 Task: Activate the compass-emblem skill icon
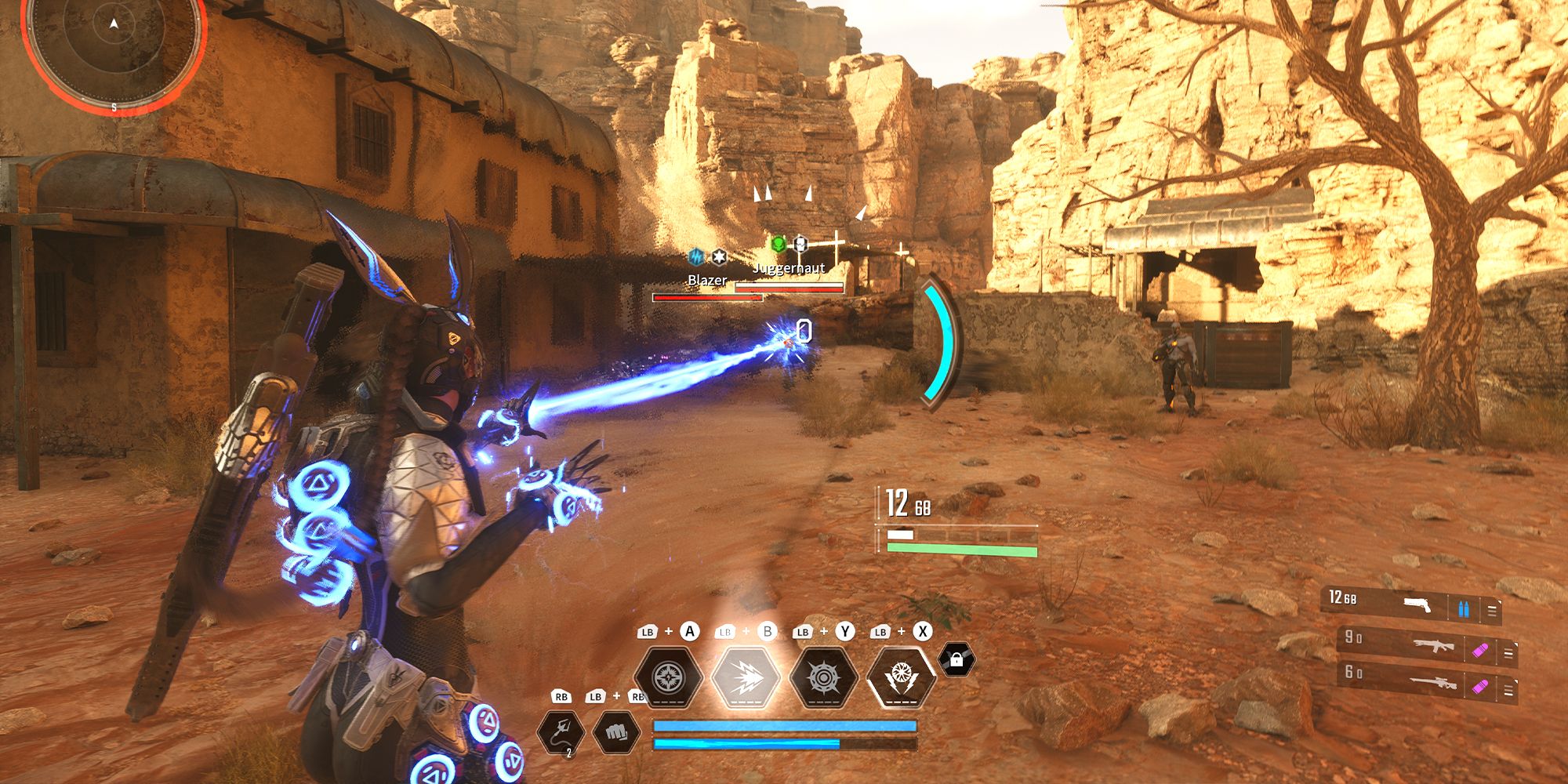[669, 677]
